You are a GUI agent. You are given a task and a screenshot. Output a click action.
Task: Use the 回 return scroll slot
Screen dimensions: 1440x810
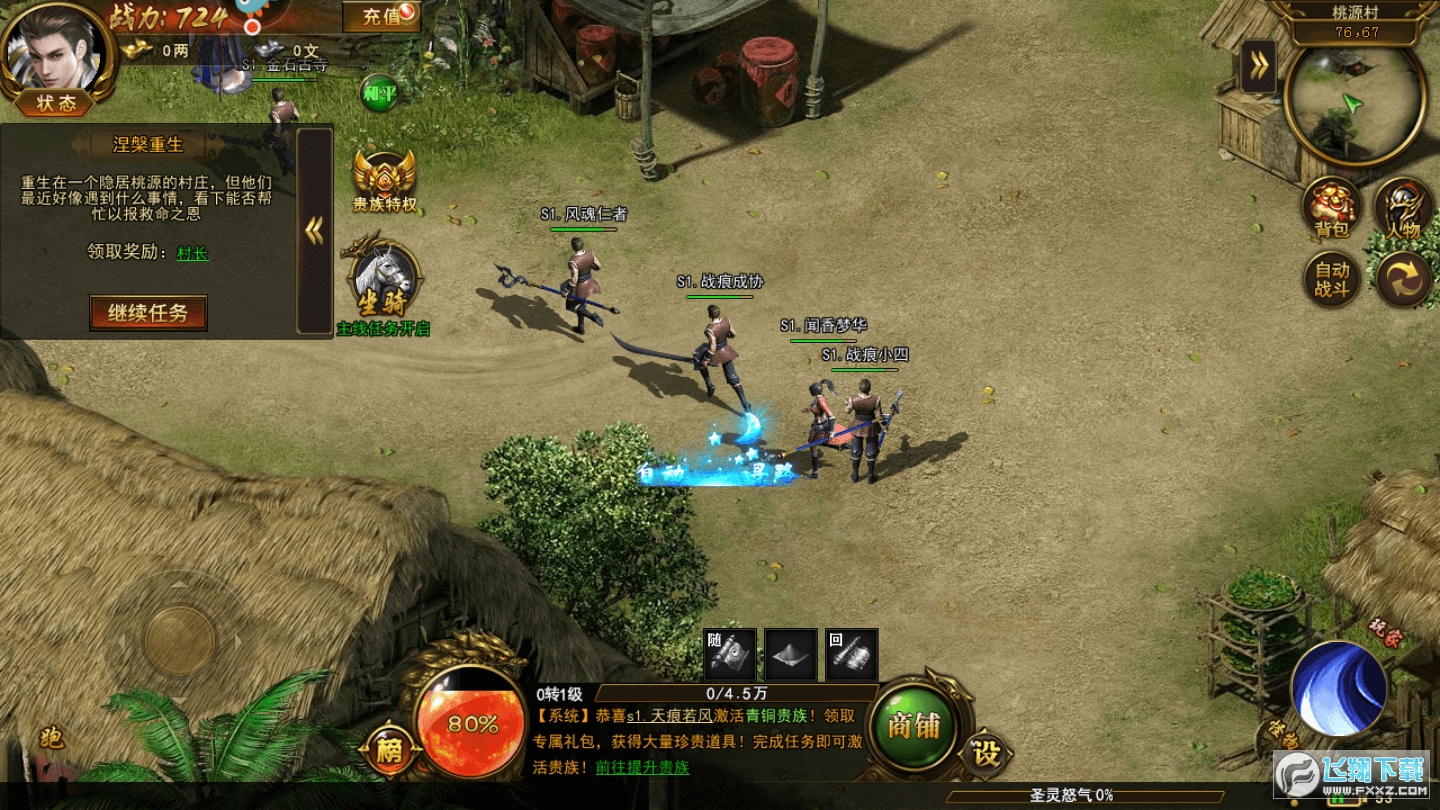click(x=852, y=654)
